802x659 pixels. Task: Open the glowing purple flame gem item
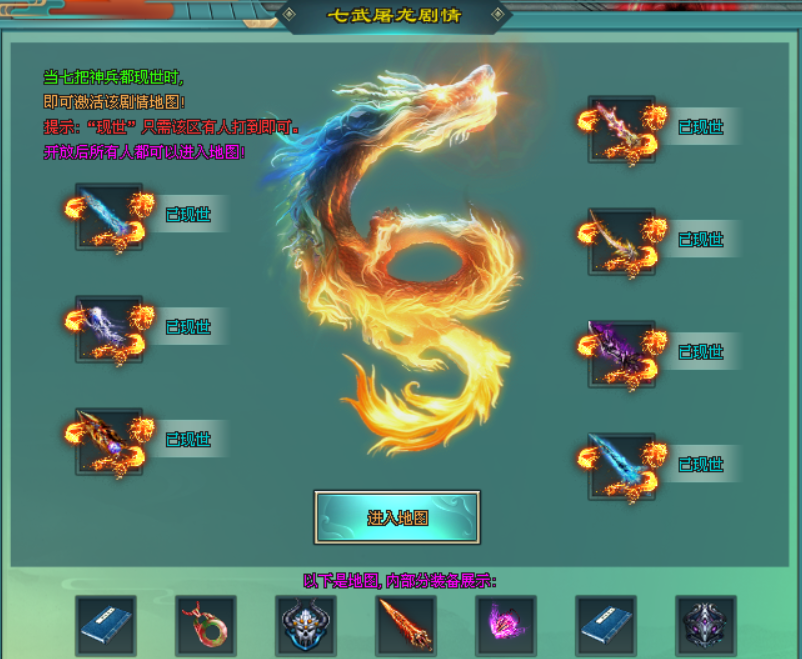point(506,626)
